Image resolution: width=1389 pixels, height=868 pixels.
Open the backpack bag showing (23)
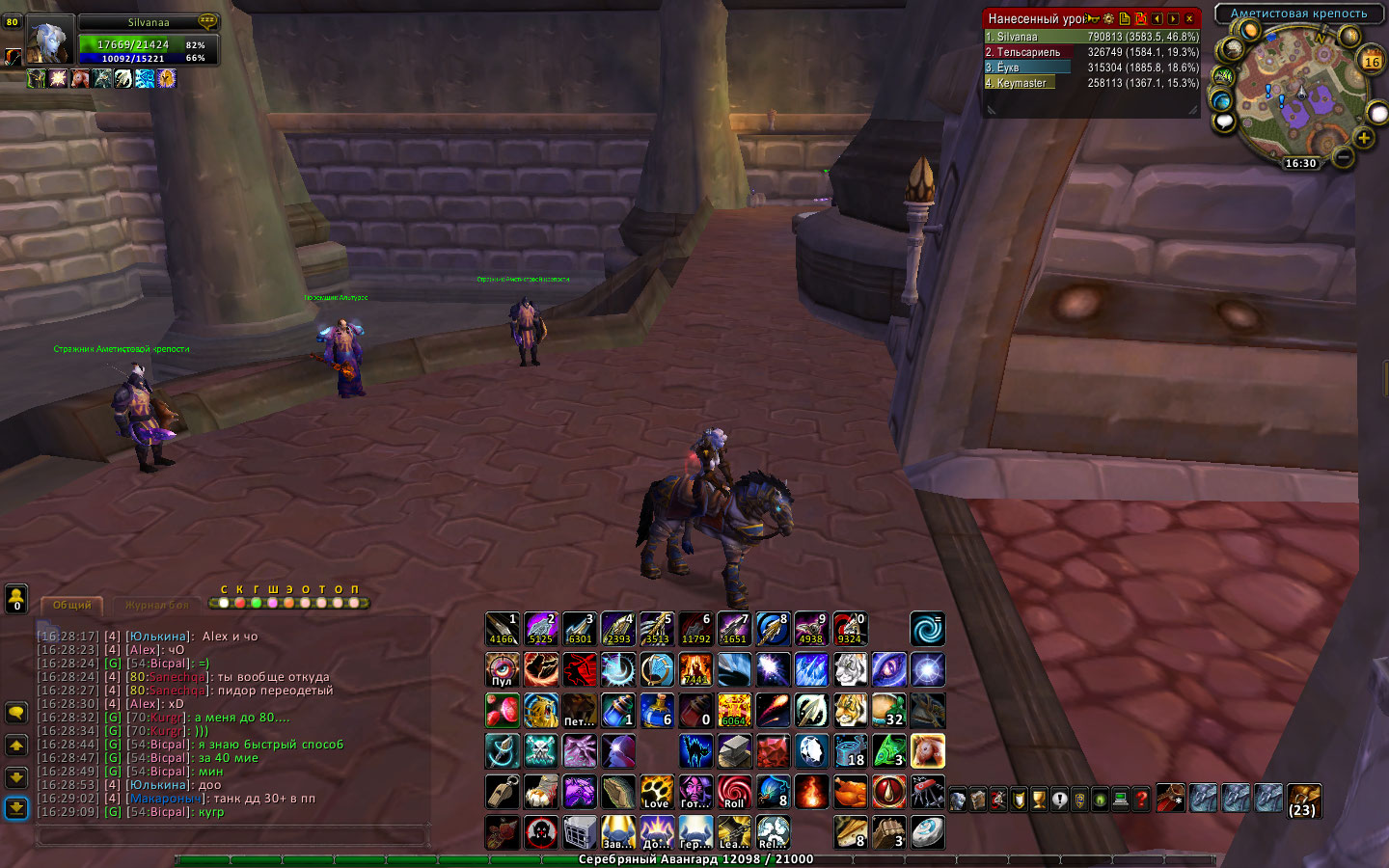pos(1303,799)
